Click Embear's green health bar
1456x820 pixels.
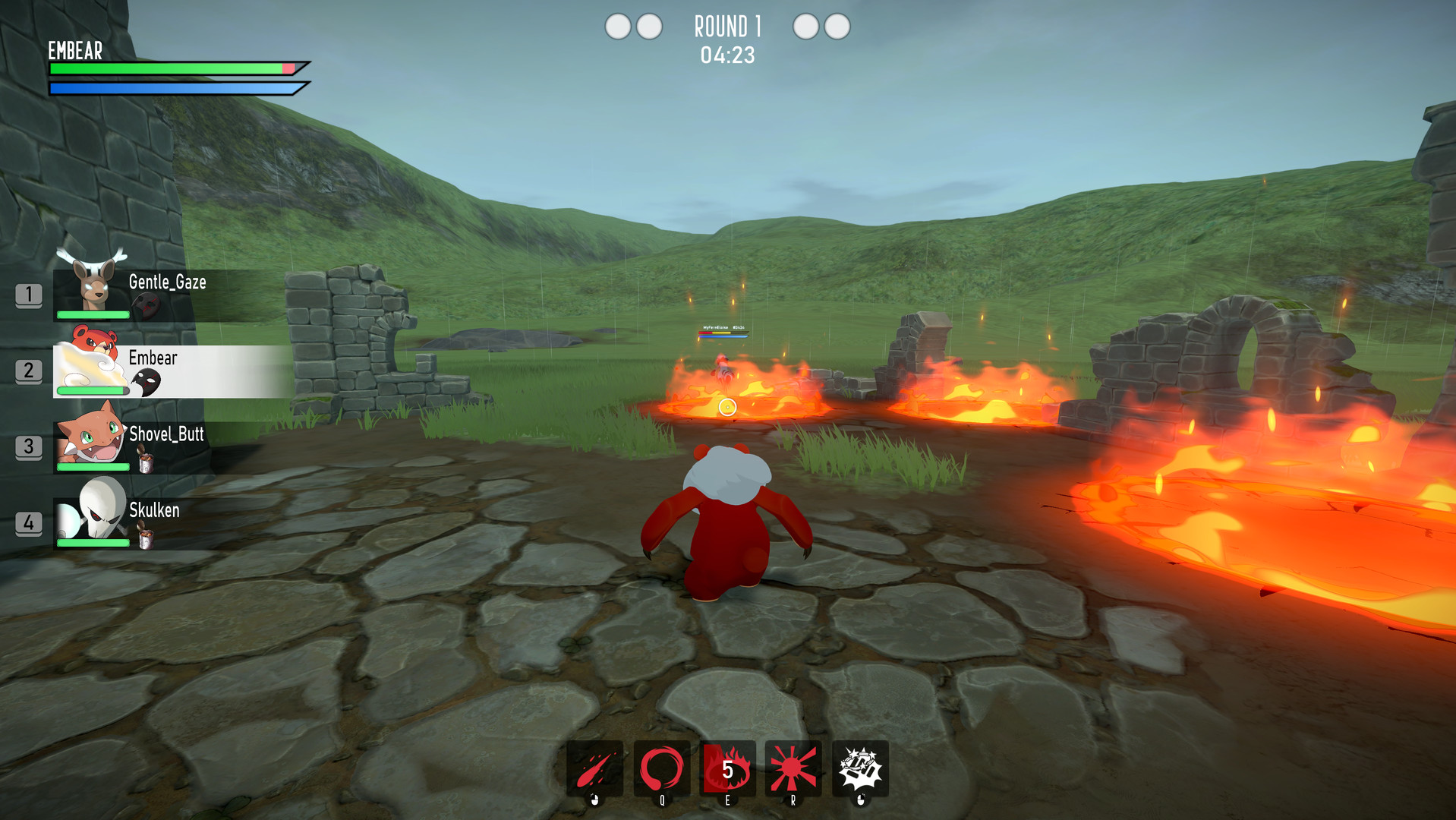pyautogui.click(x=167, y=68)
